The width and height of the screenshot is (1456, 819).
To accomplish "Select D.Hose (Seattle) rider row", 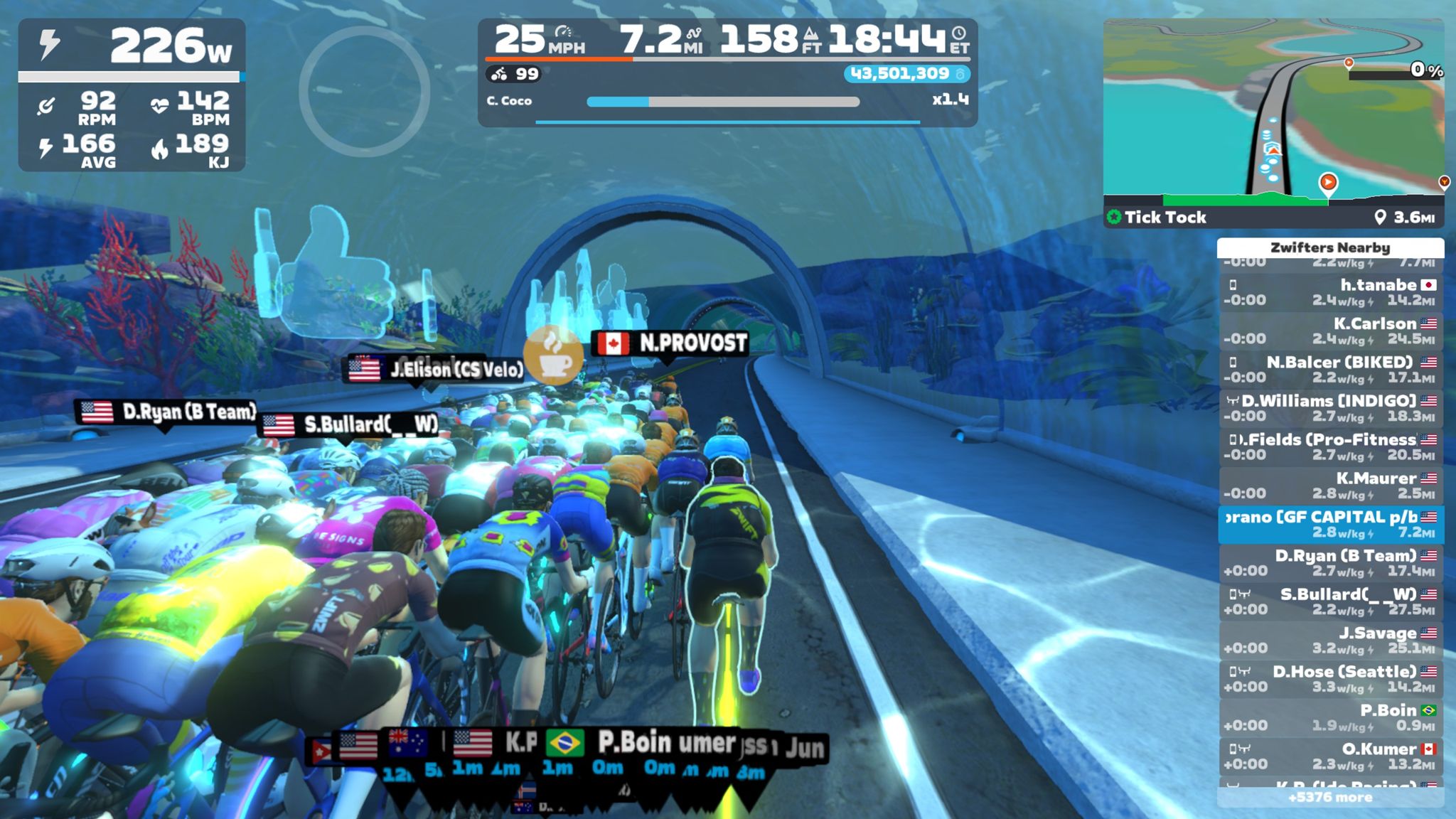I will click(1330, 679).
